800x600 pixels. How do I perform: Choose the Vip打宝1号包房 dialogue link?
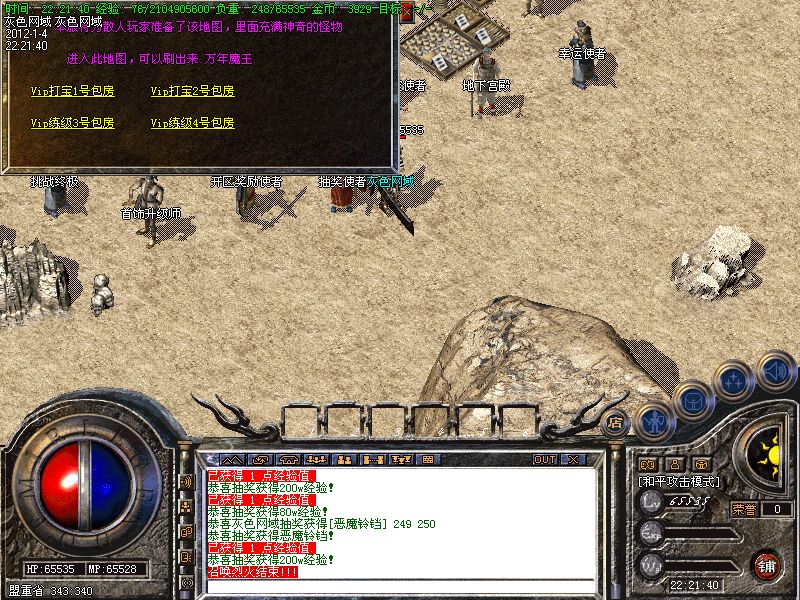72,91
